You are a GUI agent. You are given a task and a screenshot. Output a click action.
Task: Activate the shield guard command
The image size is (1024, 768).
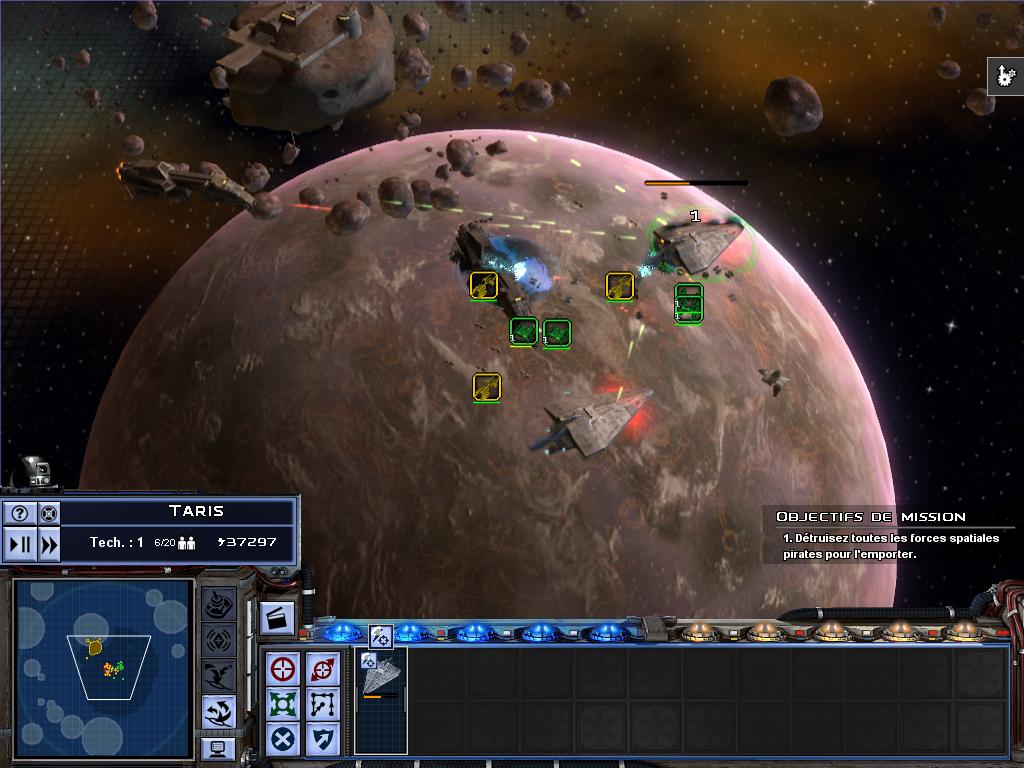click(322, 740)
